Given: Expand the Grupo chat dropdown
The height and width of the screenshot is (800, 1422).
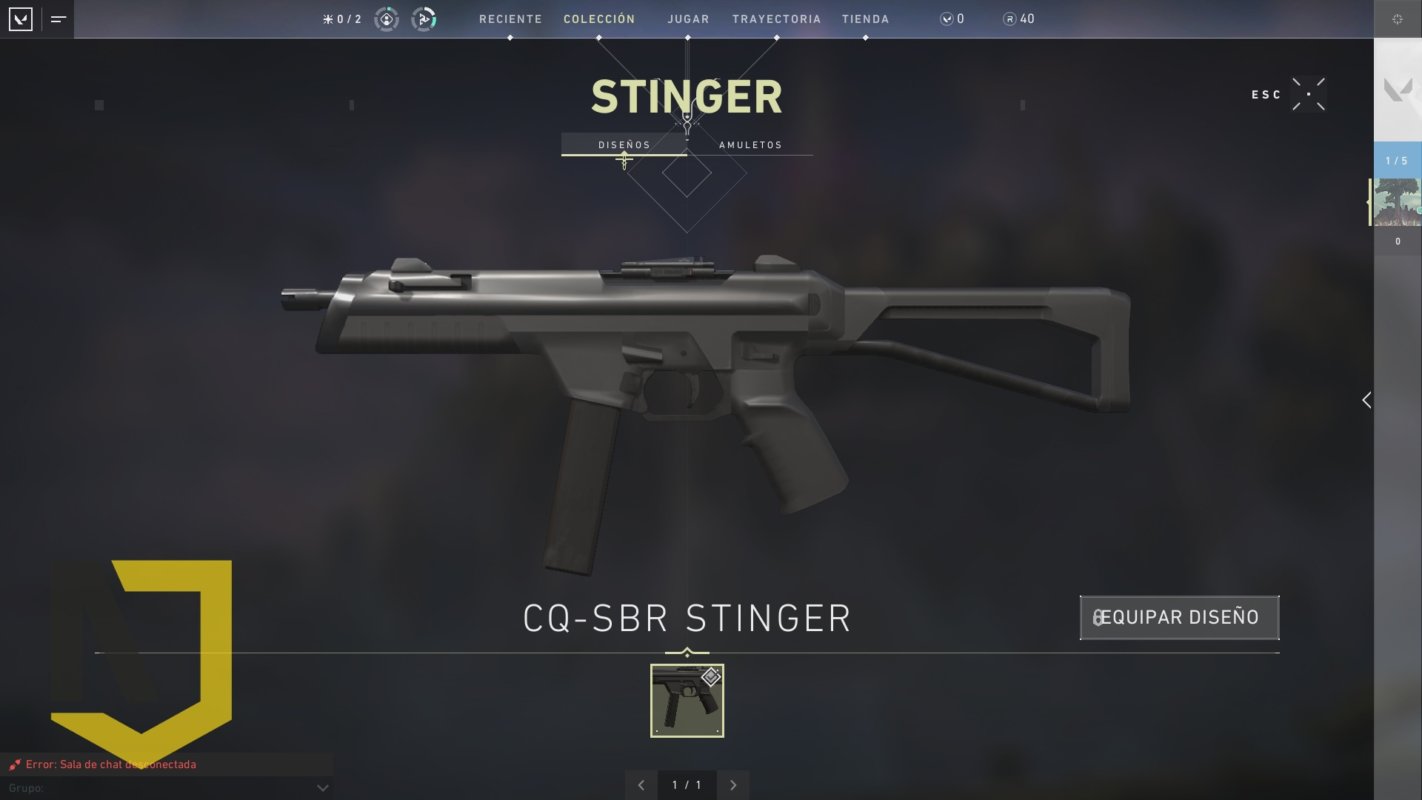Looking at the screenshot, I should click(322, 788).
